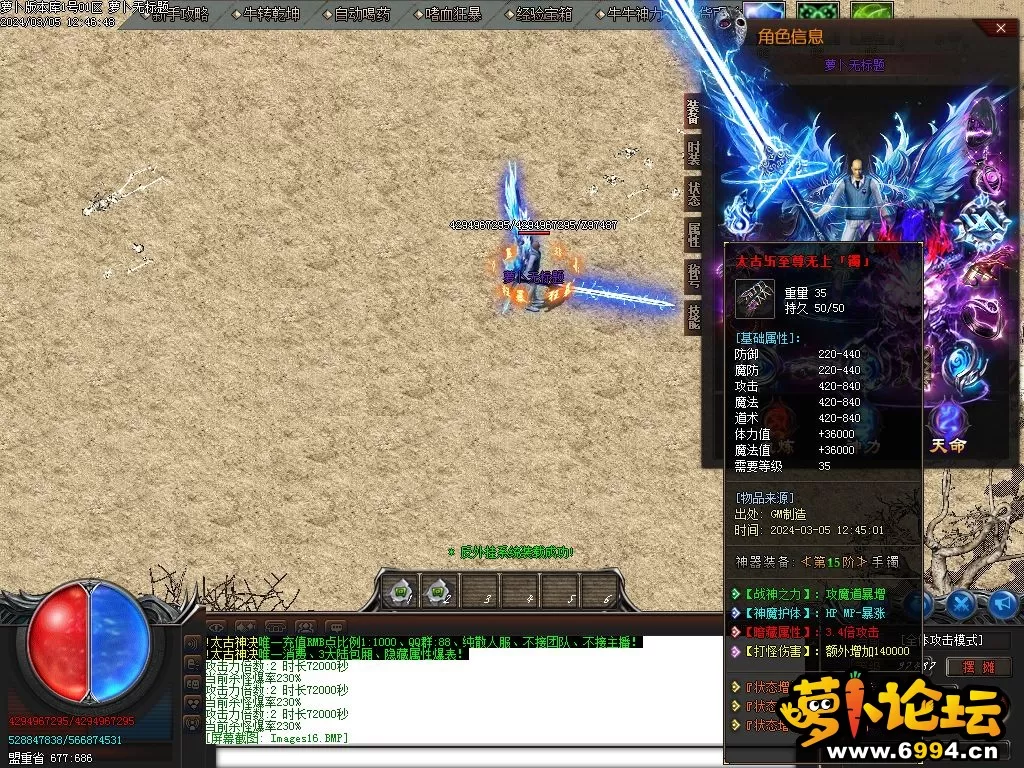
Task: Open the 新手攻略 beginner guide
Action: 180,14
